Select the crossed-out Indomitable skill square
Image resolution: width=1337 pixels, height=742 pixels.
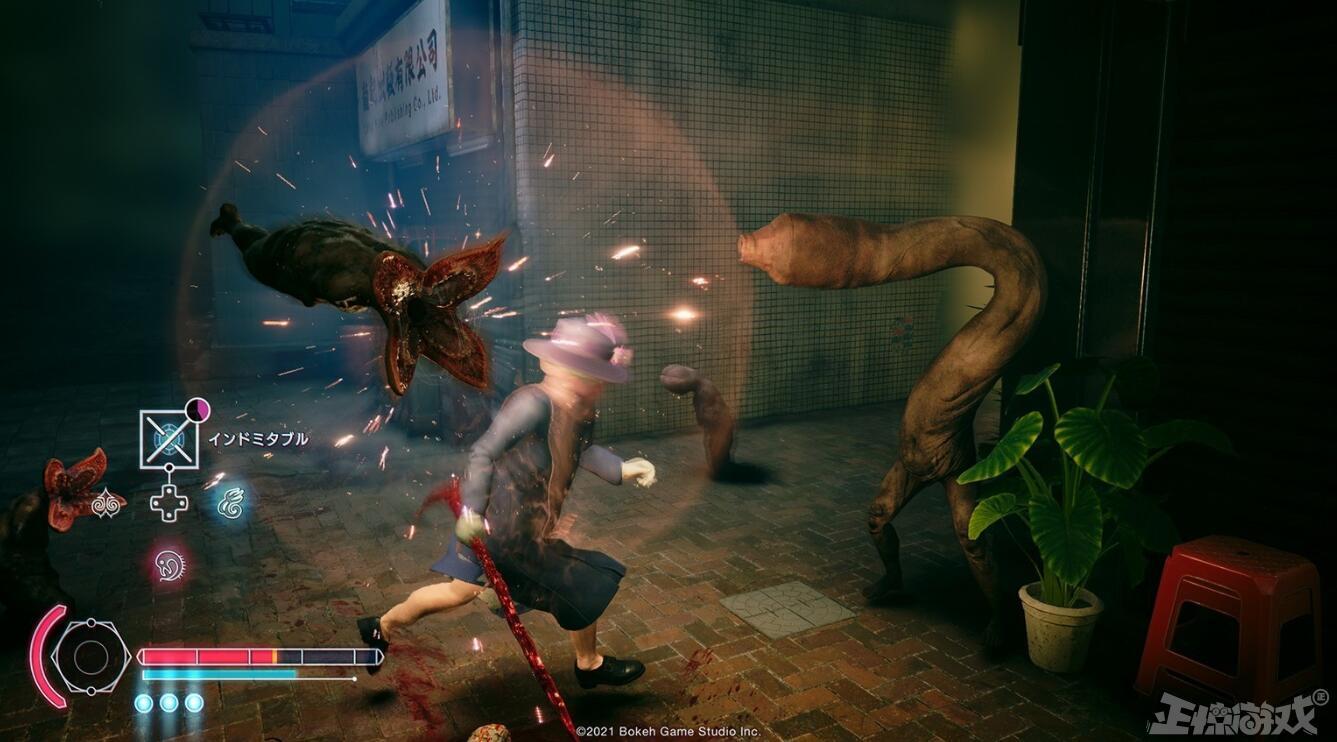click(x=168, y=439)
